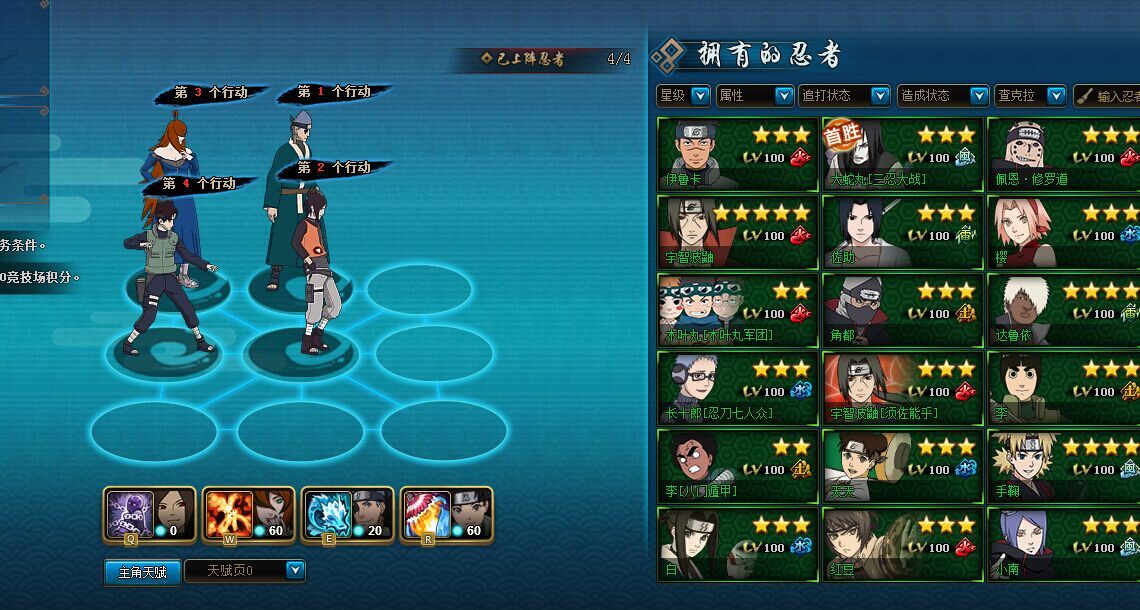Open the 星级 star-rating filter dropdown
Image resolution: width=1140 pixels, height=610 pixels.
pyautogui.click(x=699, y=96)
